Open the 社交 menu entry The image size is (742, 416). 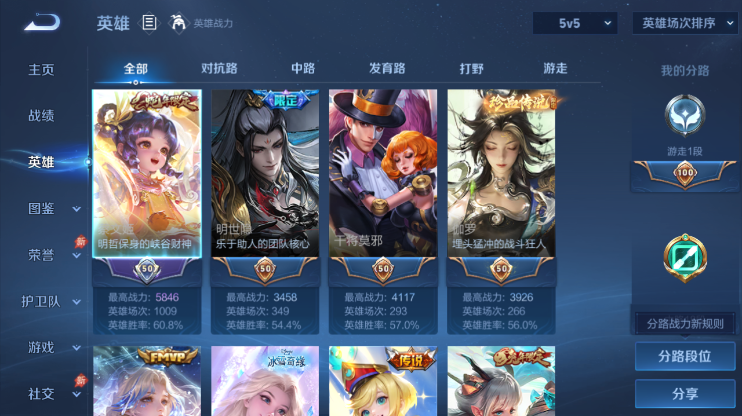pos(41,393)
